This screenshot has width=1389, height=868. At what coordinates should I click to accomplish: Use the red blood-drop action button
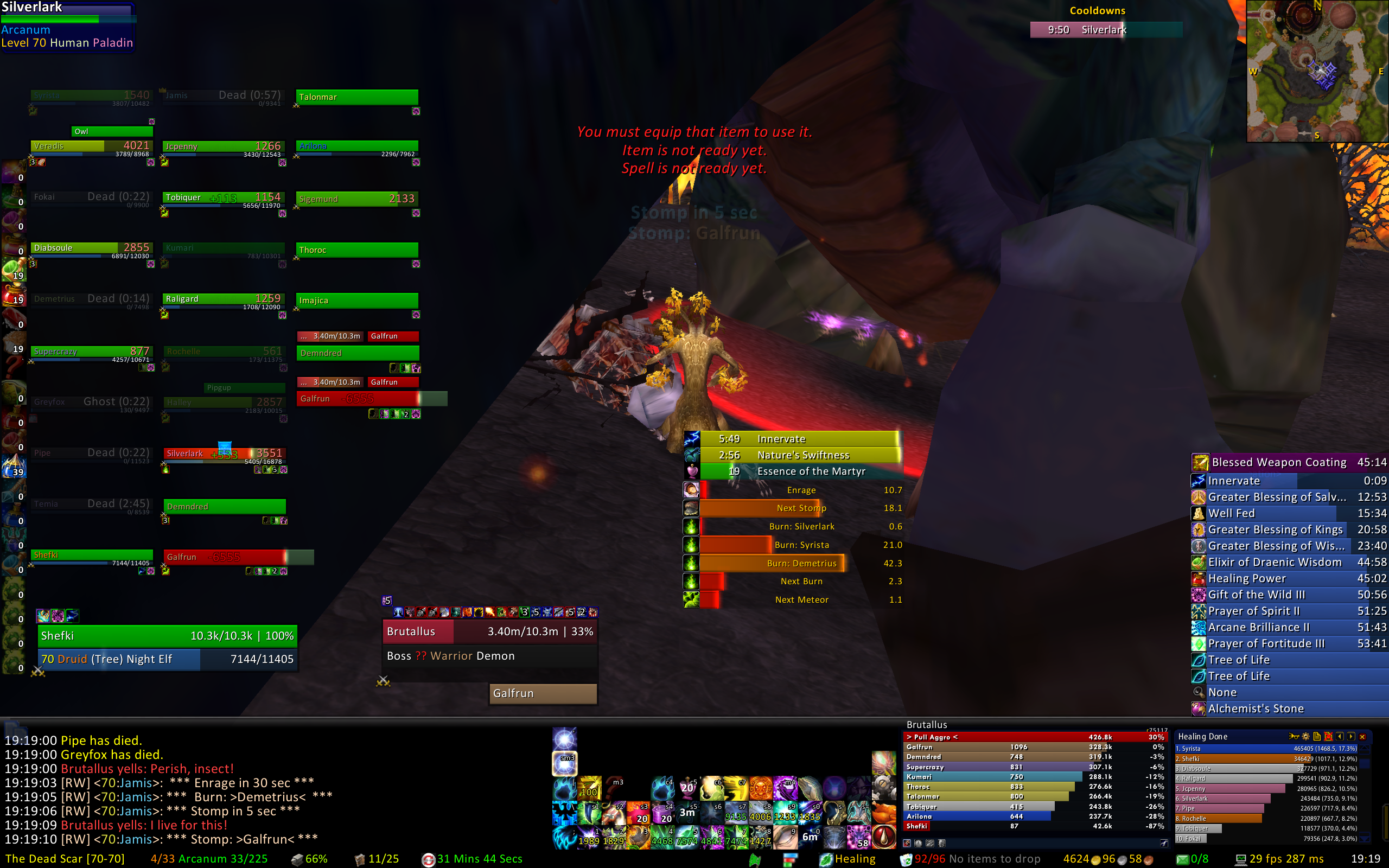tap(884, 837)
